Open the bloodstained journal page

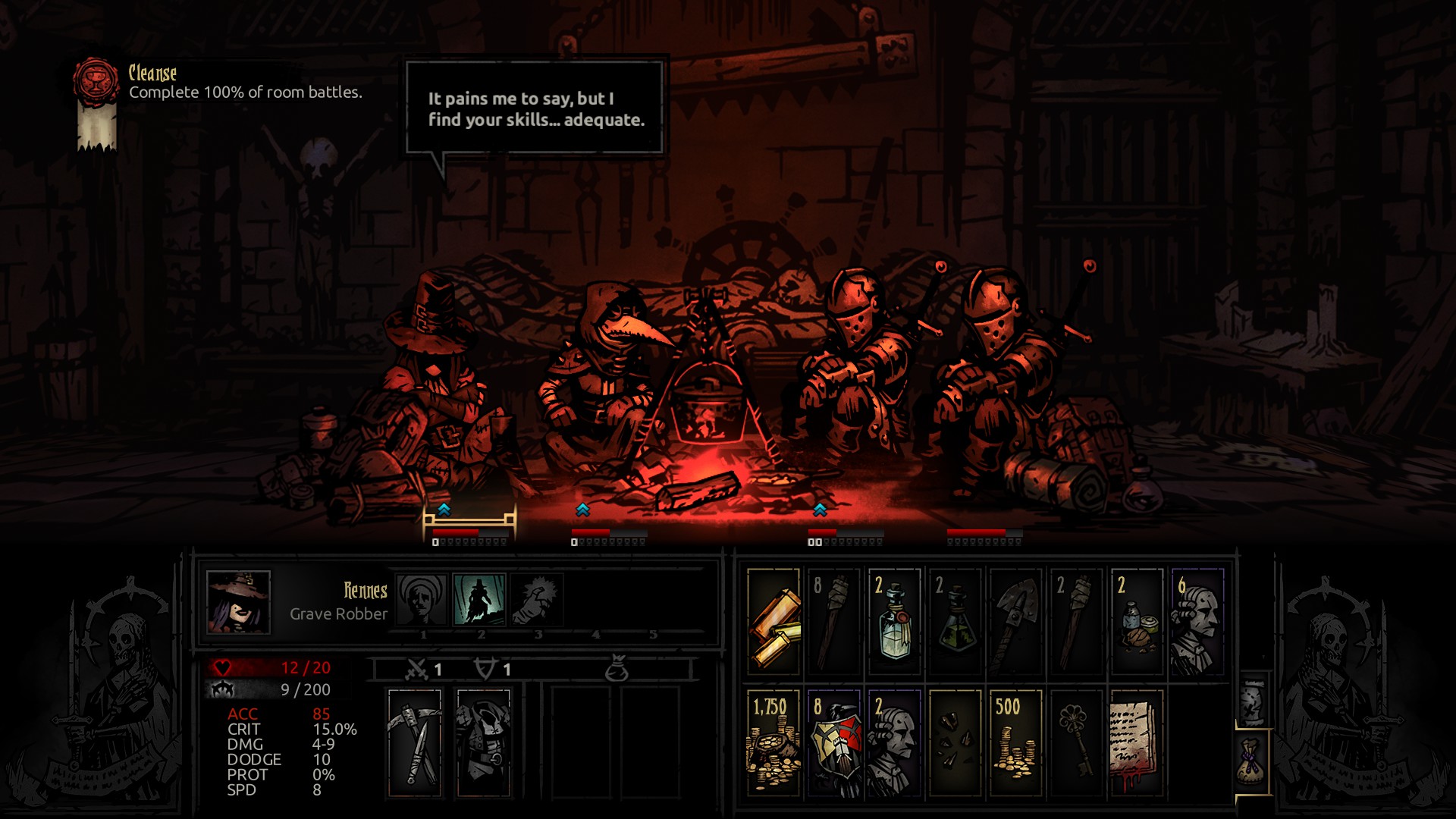pyautogui.click(x=1137, y=742)
